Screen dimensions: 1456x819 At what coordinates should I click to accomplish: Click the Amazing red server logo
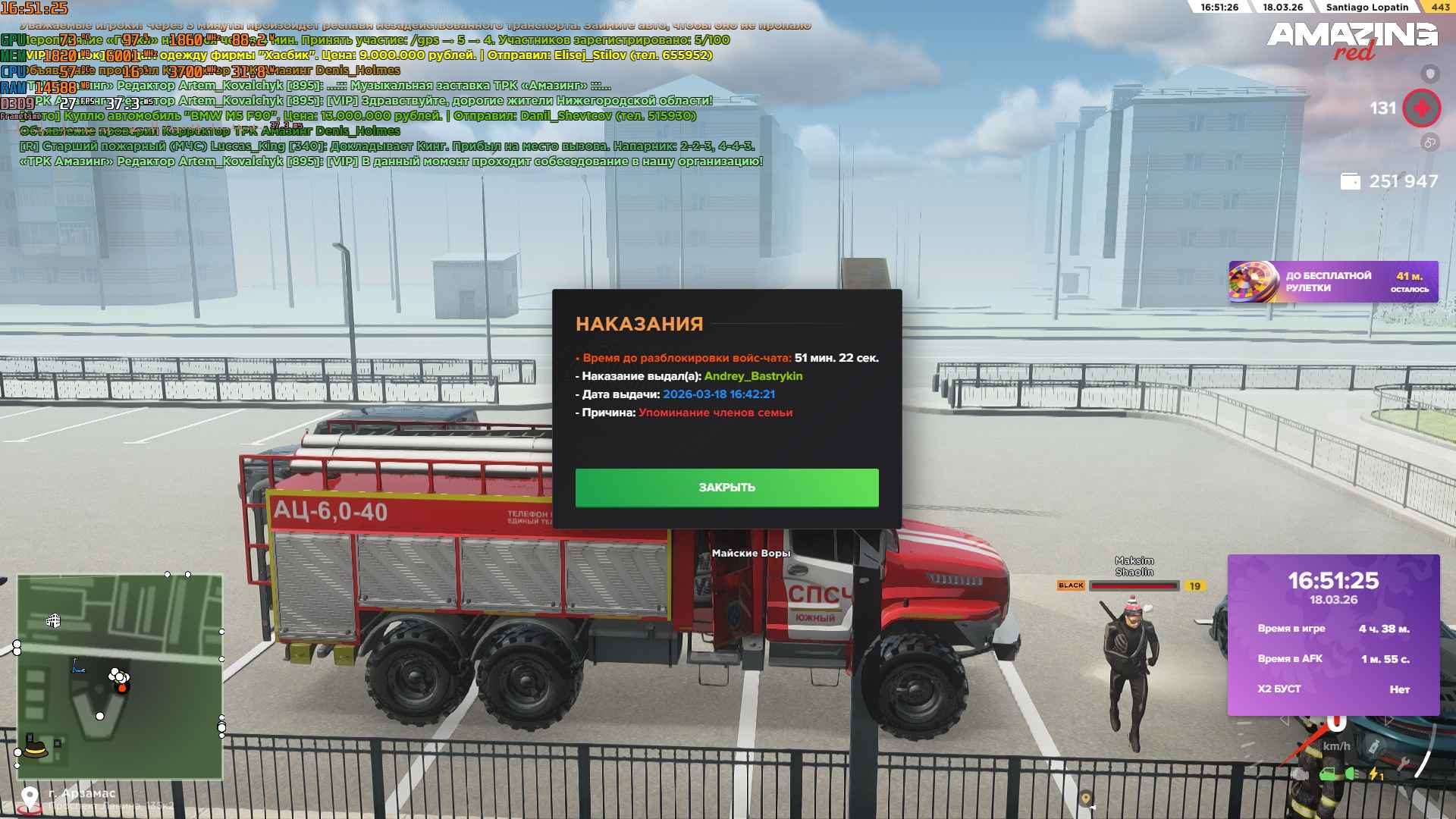1351,39
